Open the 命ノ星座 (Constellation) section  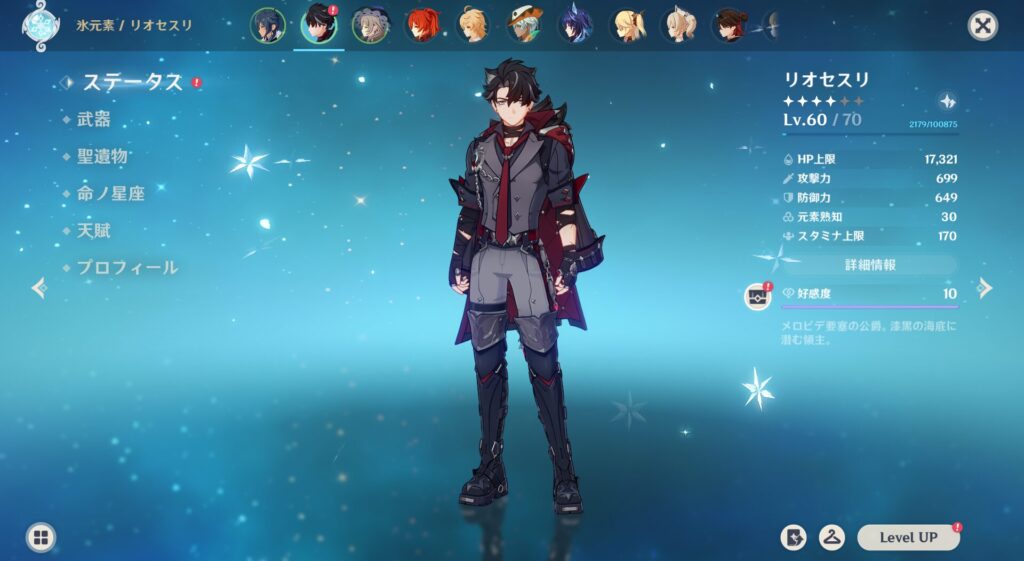click(110, 193)
